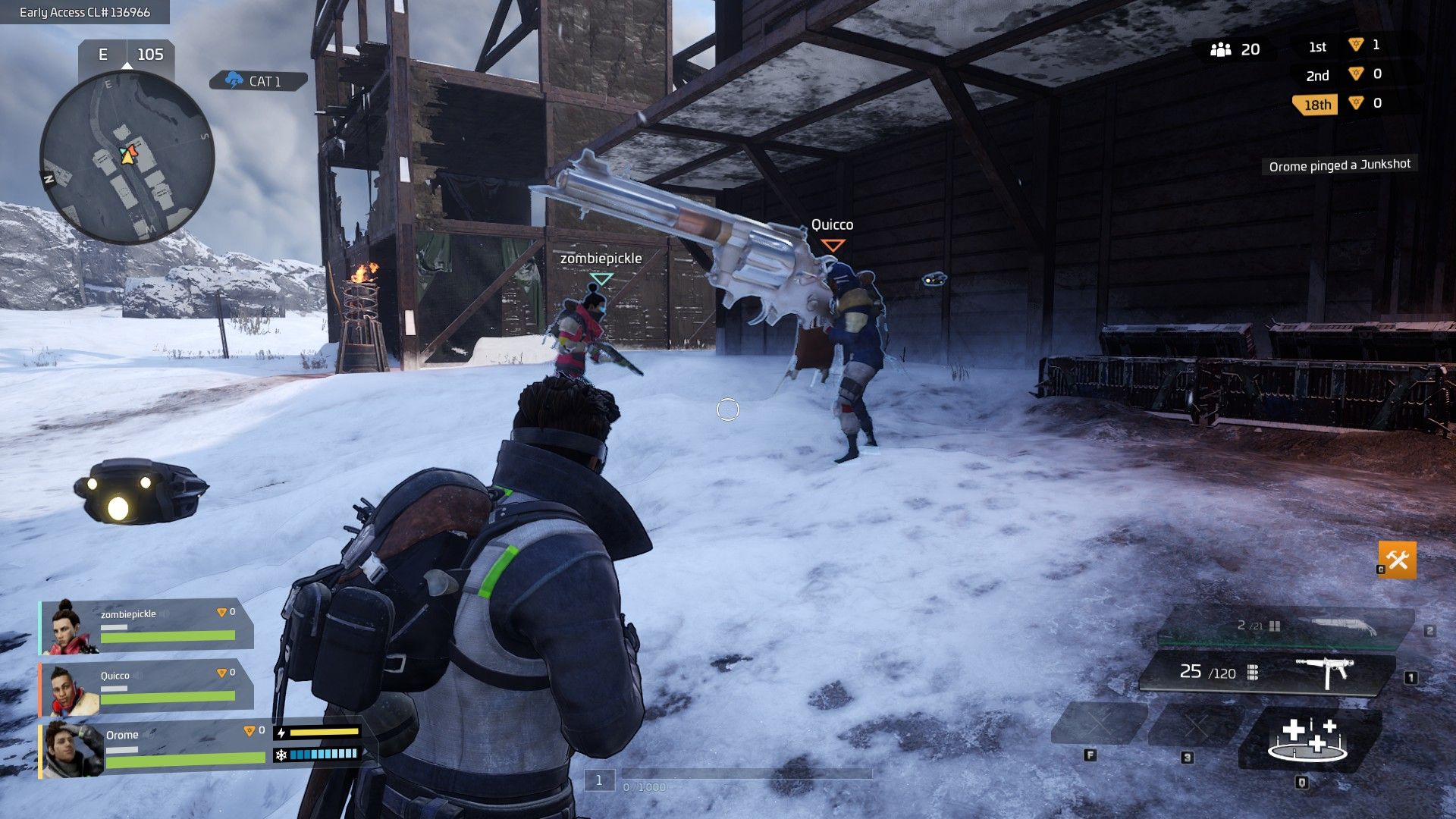Click the circular minimap

tap(127, 157)
